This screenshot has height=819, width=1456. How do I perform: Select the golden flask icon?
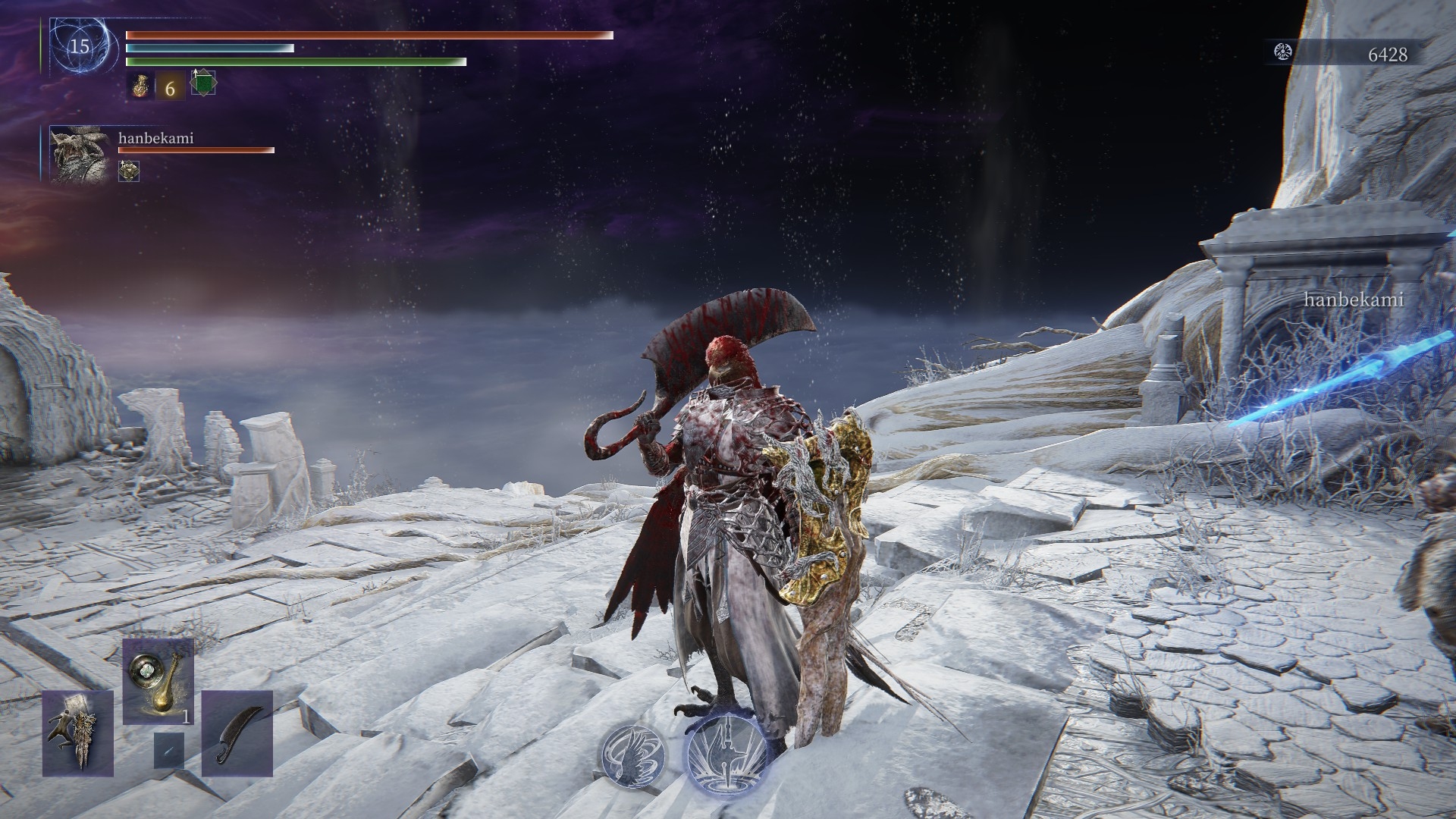point(140,87)
